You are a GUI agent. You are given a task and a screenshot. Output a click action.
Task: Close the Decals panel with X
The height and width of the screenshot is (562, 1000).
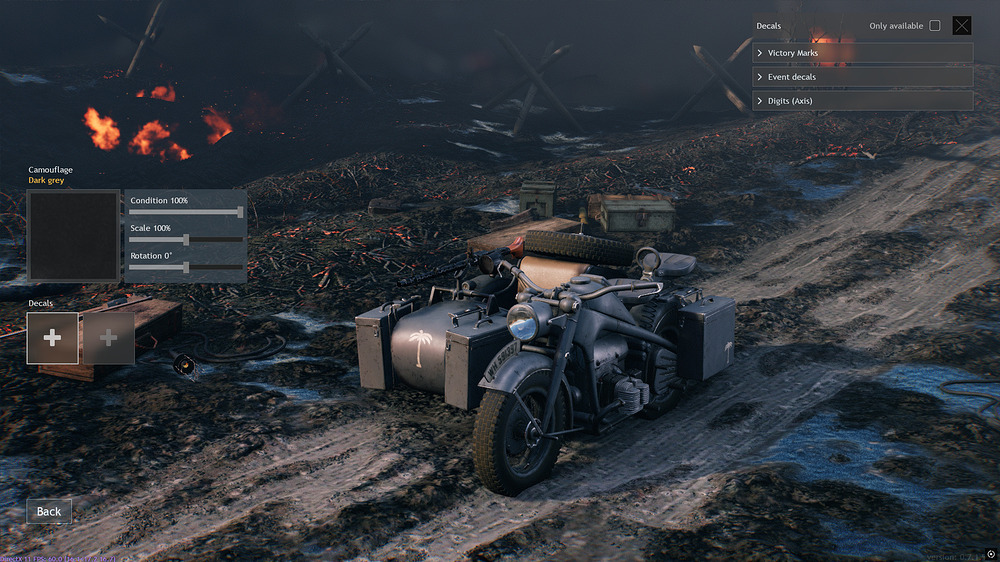click(962, 26)
